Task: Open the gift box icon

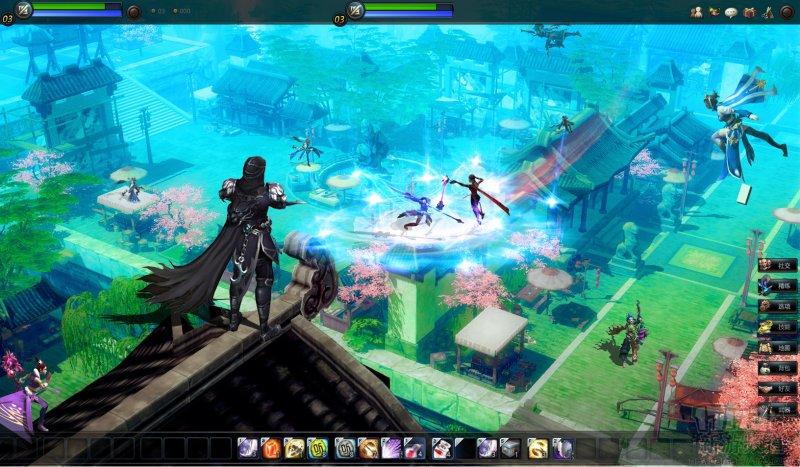Action: click(749, 12)
